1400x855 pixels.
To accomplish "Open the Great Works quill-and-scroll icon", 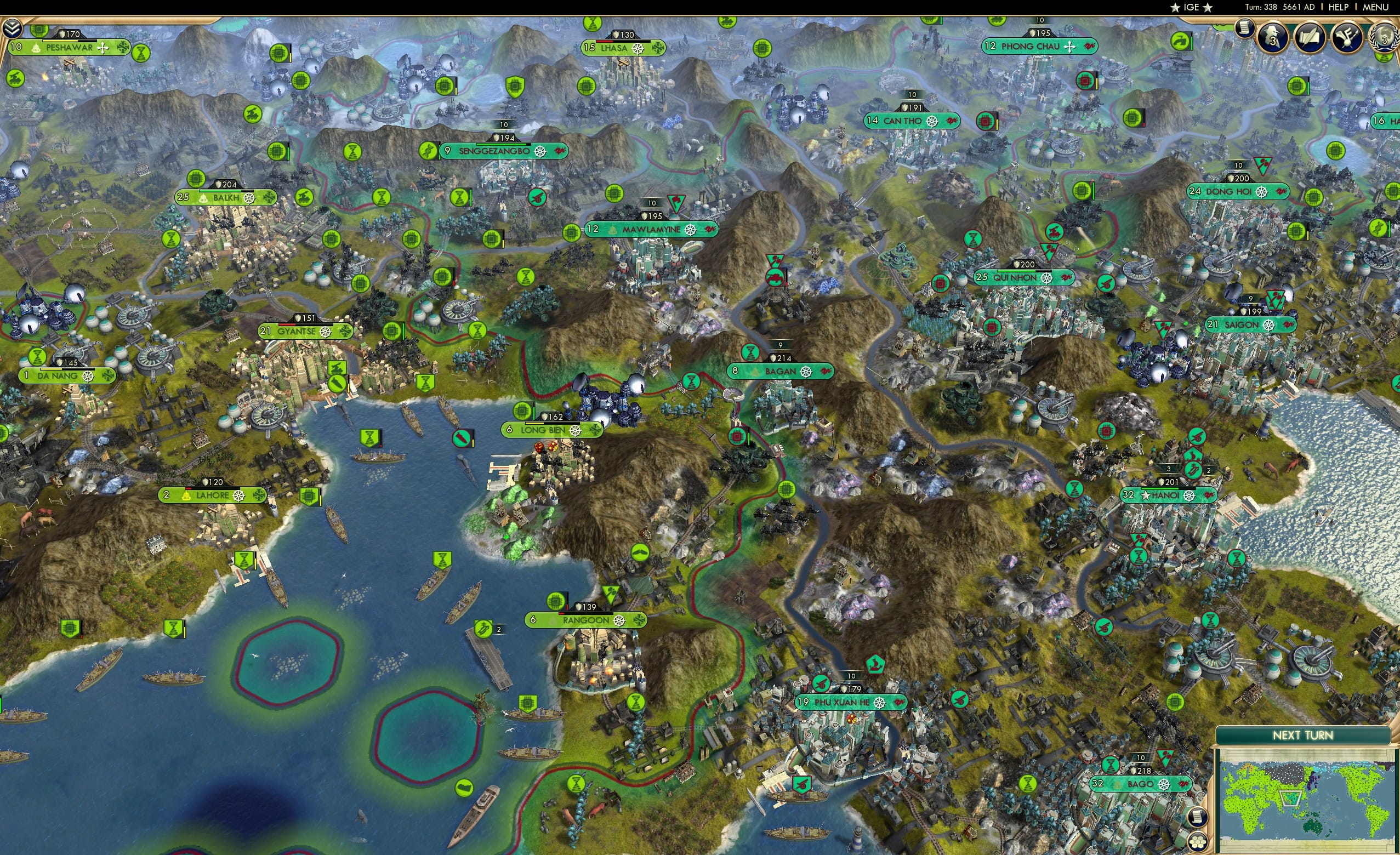I will click(x=1308, y=38).
